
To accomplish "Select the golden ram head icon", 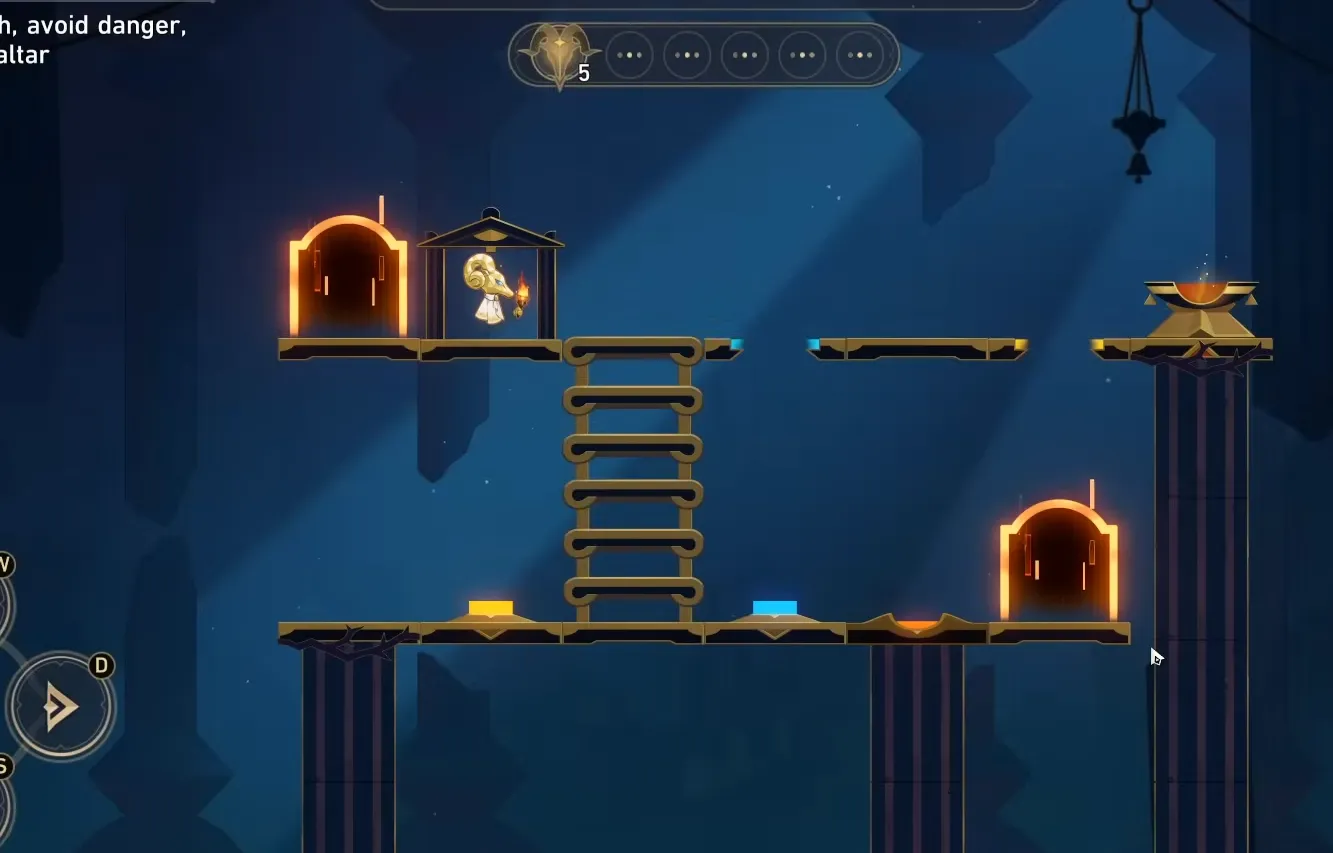I will (558, 54).
